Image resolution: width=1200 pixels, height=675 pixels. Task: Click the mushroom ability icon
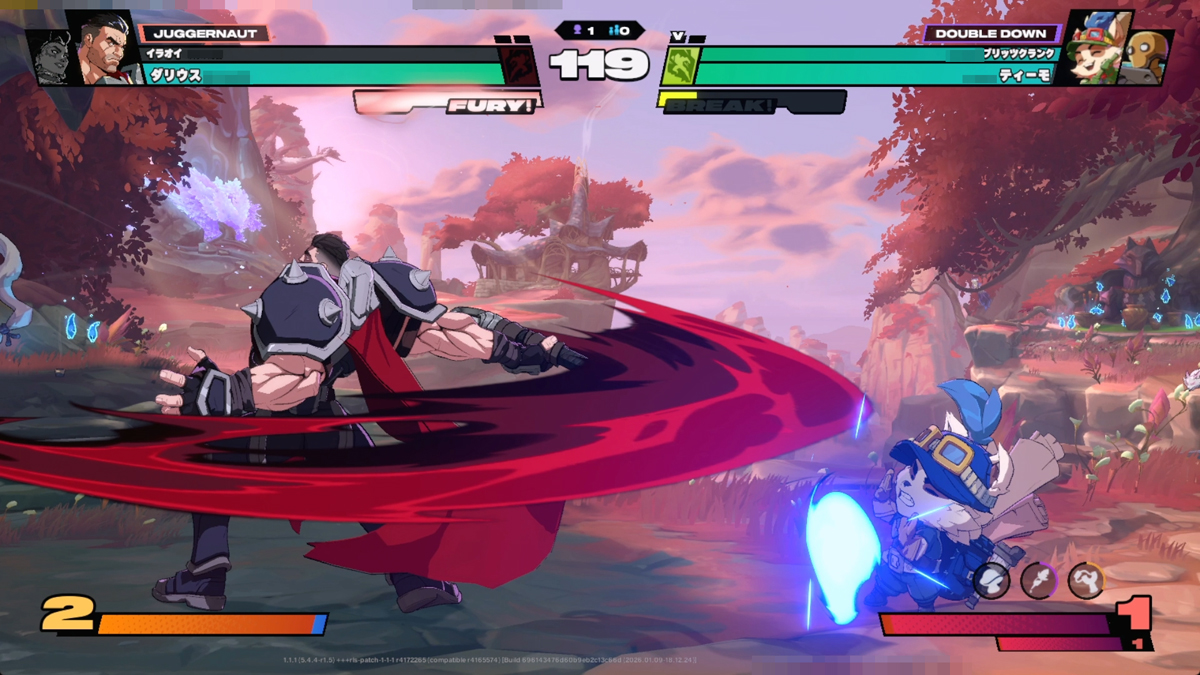(991, 580)
